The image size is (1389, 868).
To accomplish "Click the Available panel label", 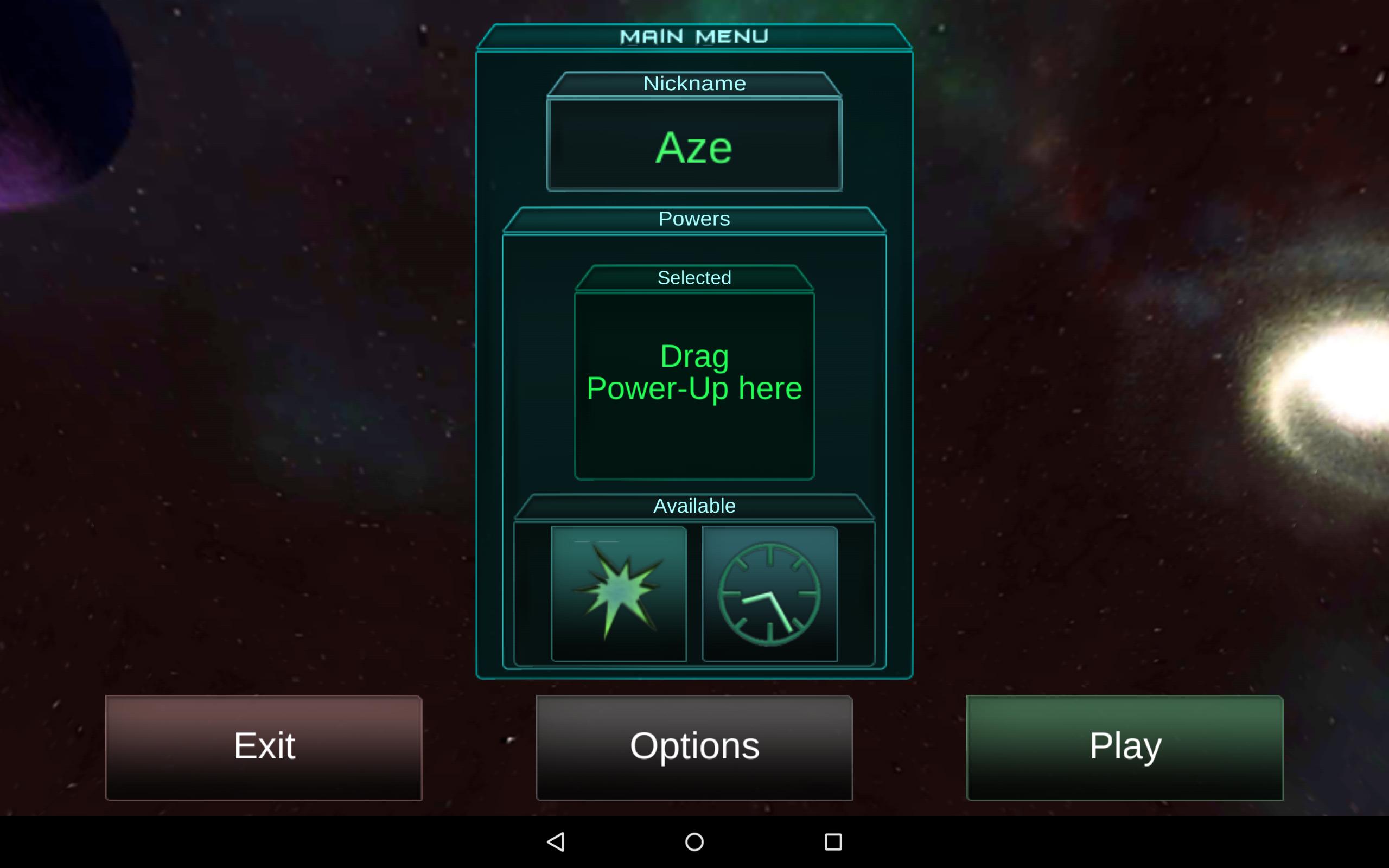I will (x=694, y=505).
